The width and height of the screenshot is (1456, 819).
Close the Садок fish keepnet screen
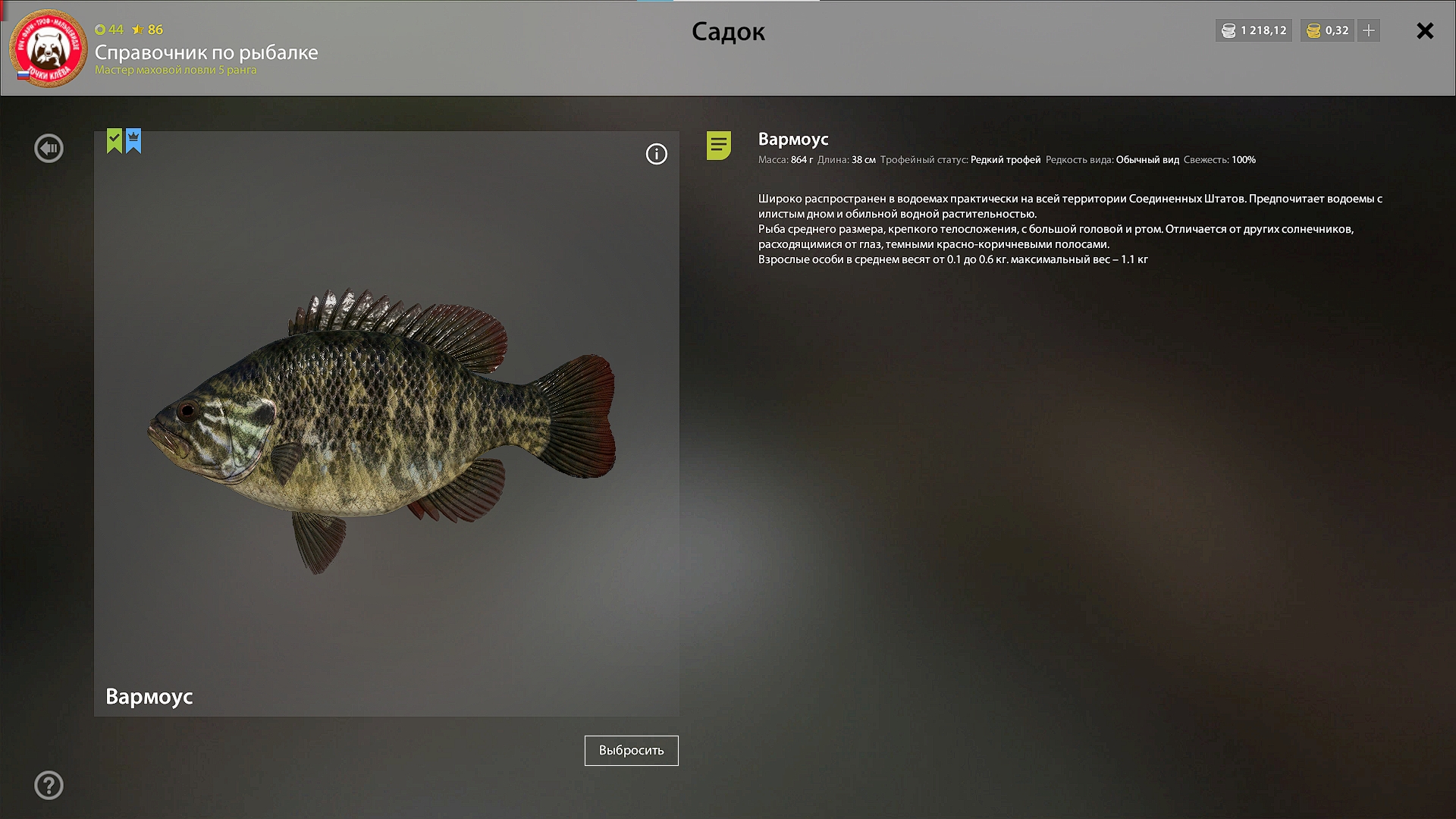(1425, 31)
